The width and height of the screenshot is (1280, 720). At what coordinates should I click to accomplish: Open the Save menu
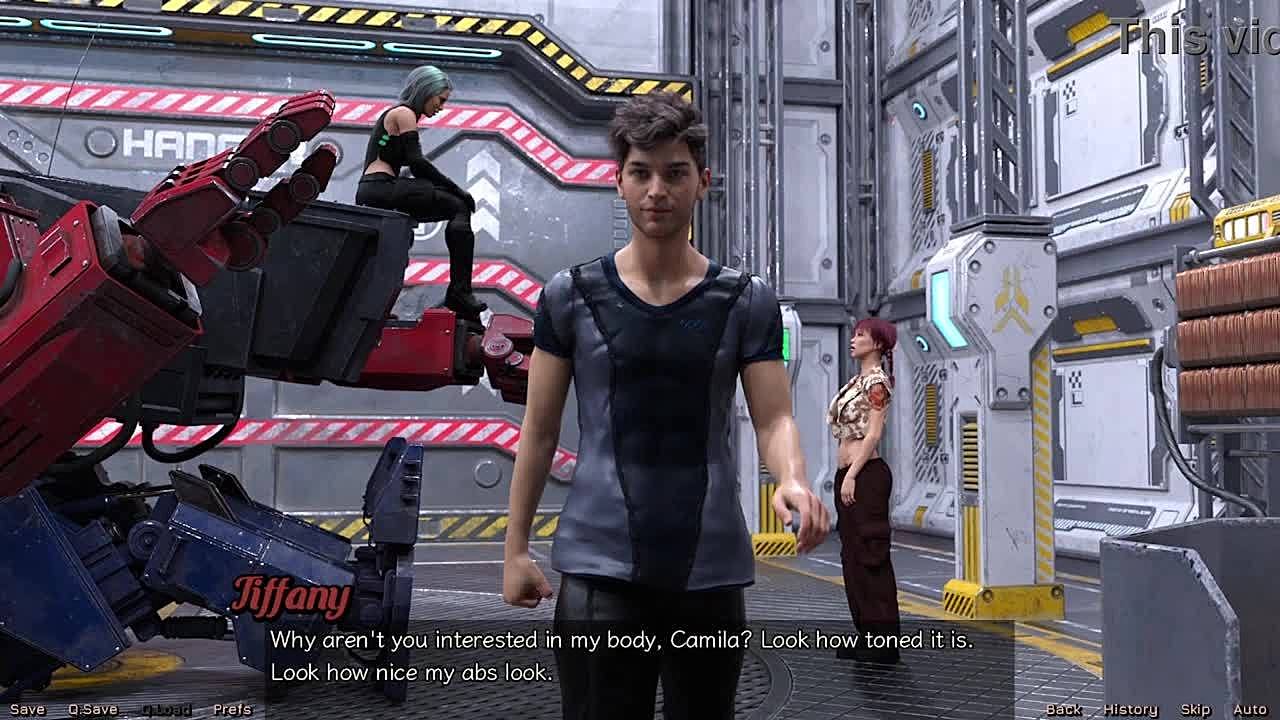pyautogui.click(x=27, y=709)
